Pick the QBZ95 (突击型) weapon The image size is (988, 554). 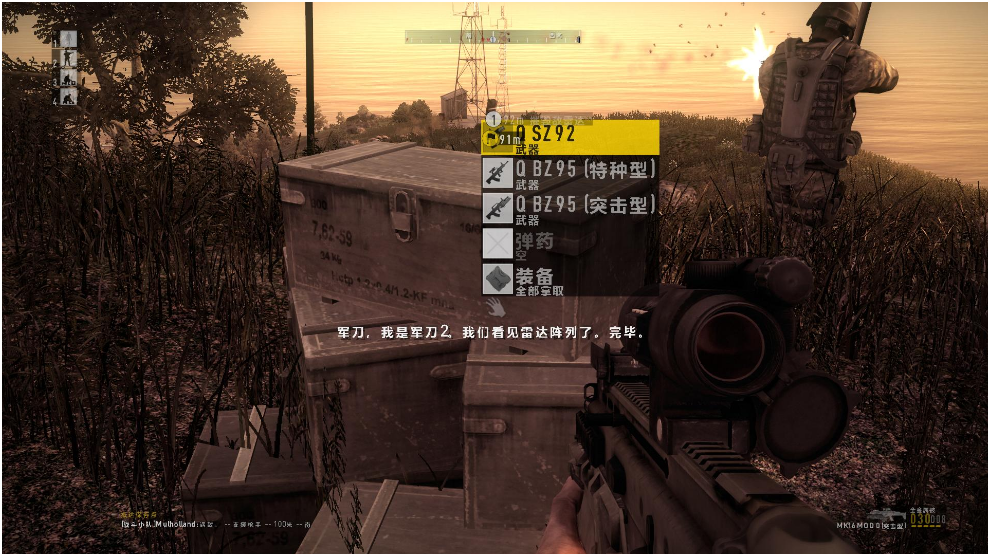(x=570, y=208)
